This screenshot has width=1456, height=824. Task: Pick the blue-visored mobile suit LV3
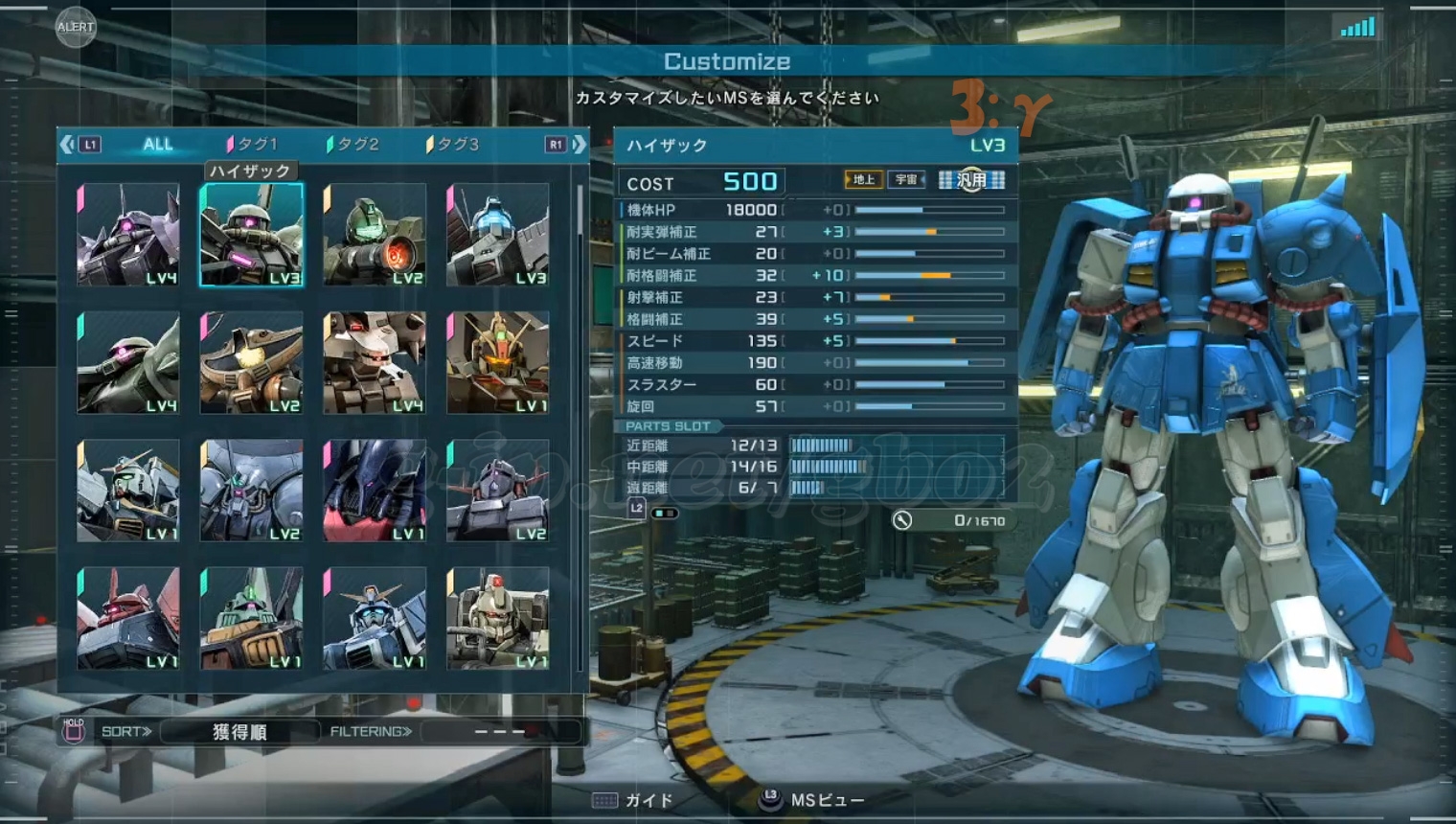point(498,235)
